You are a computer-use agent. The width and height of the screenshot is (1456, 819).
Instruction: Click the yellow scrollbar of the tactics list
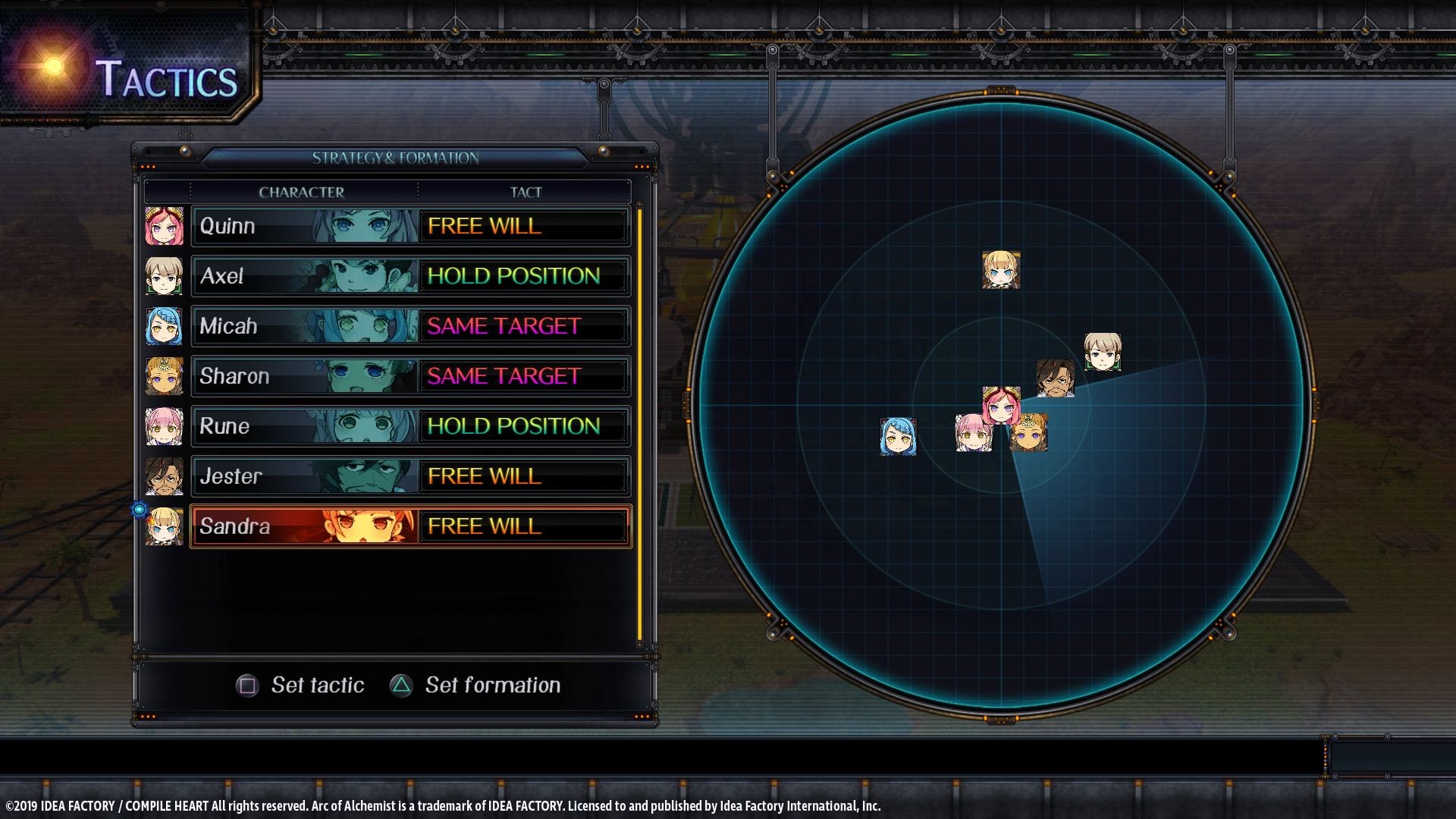tap(640, 425)
